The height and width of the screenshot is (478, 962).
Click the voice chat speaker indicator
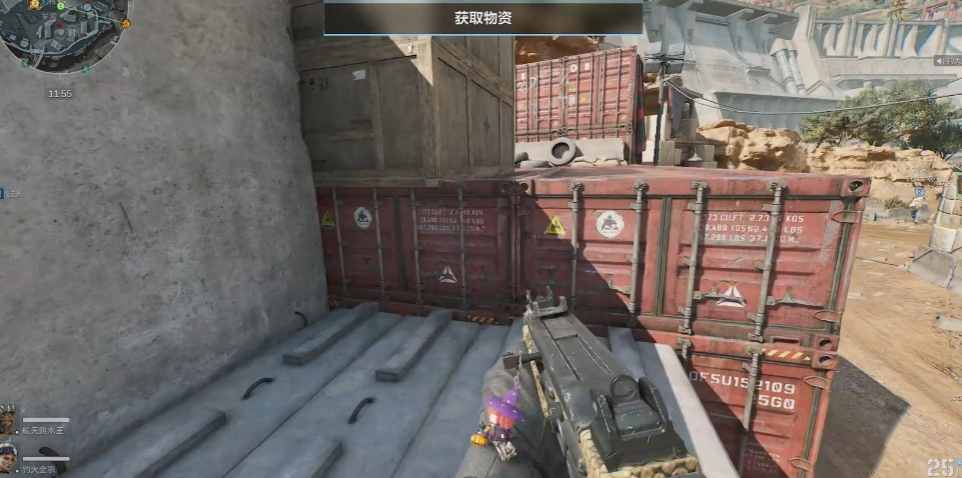(x=940, y=61)
